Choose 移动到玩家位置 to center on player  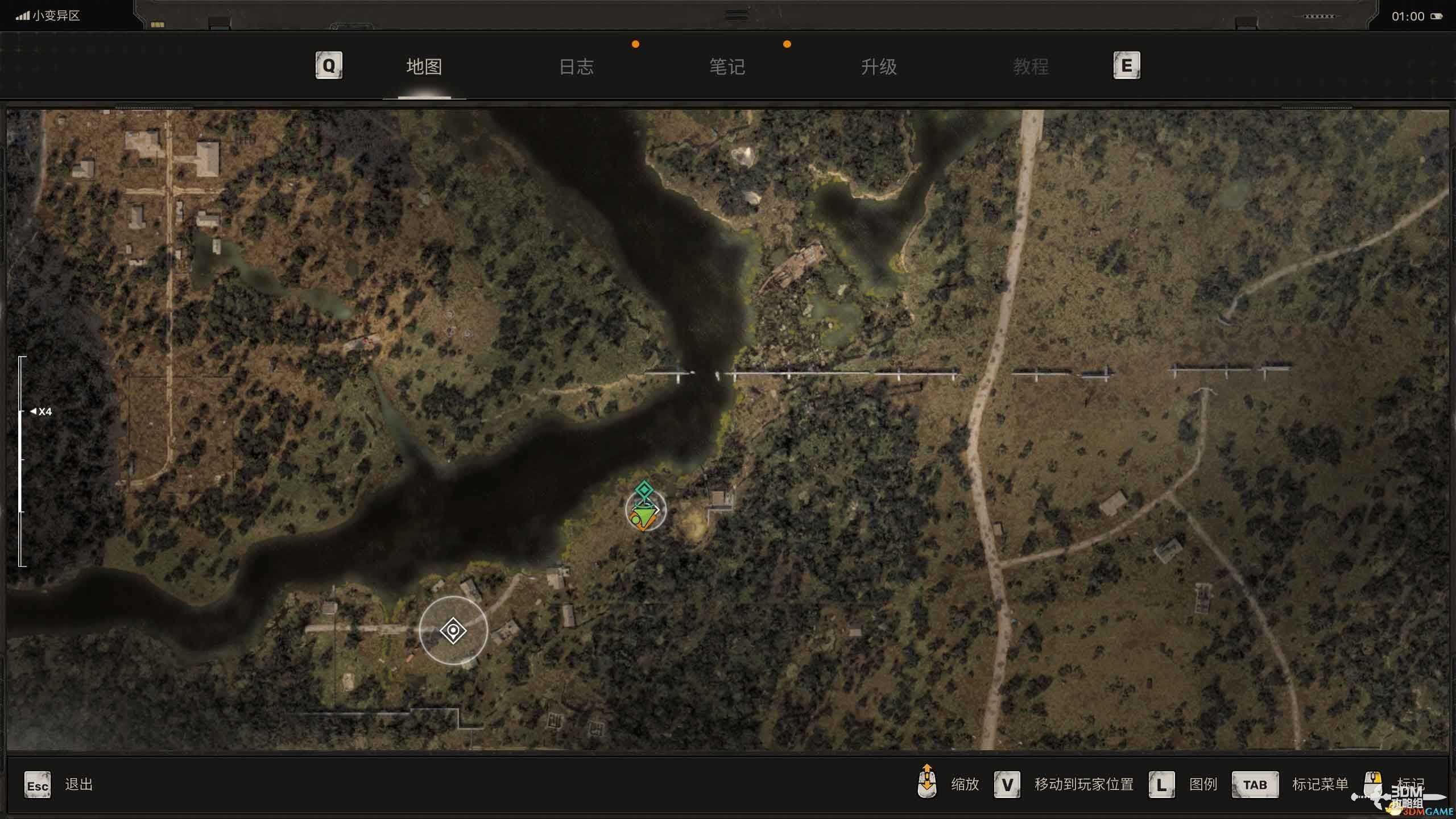[1083, 784]
